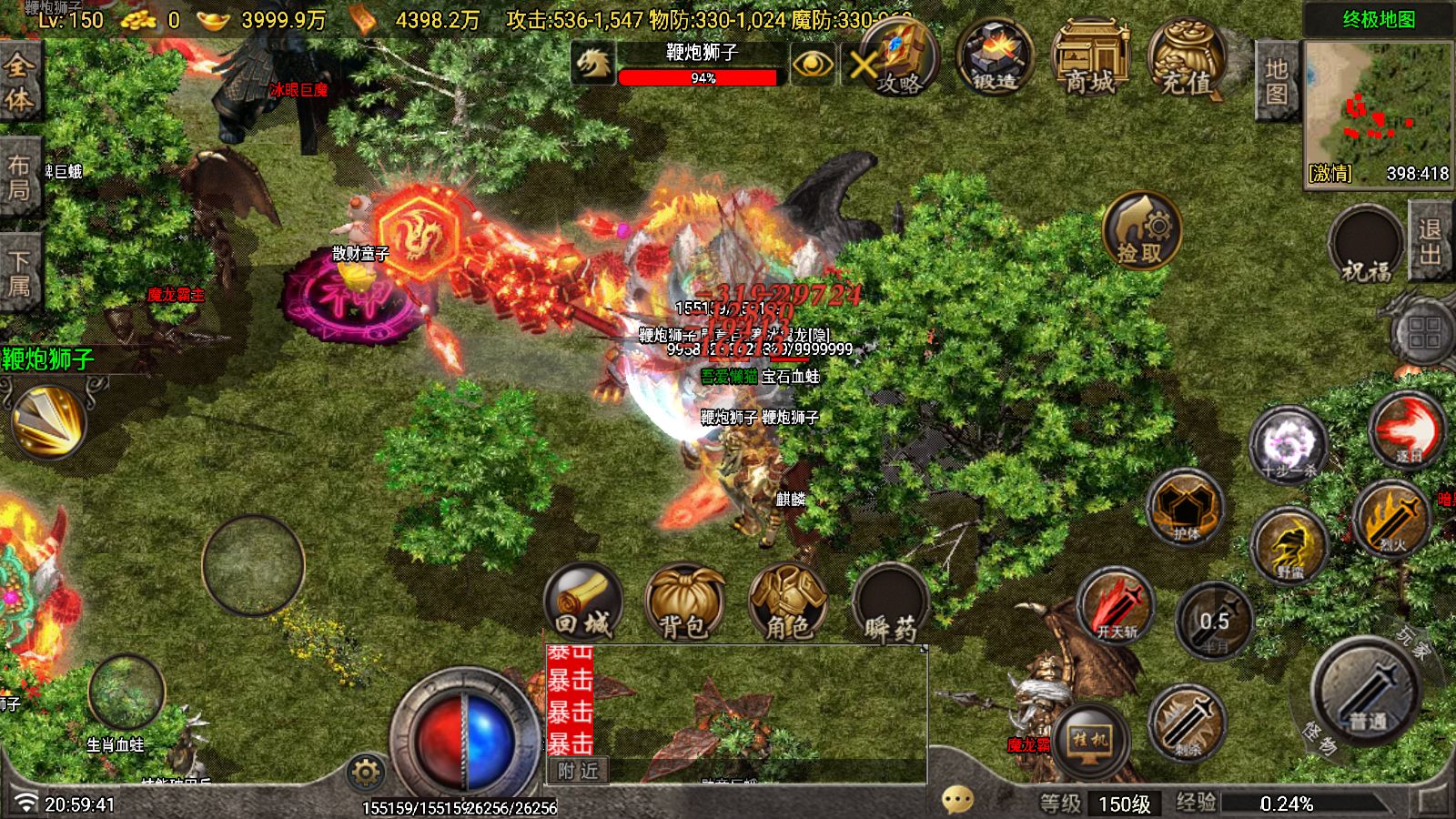Open the 充值 recharge menu

[x=1186, y=60]
